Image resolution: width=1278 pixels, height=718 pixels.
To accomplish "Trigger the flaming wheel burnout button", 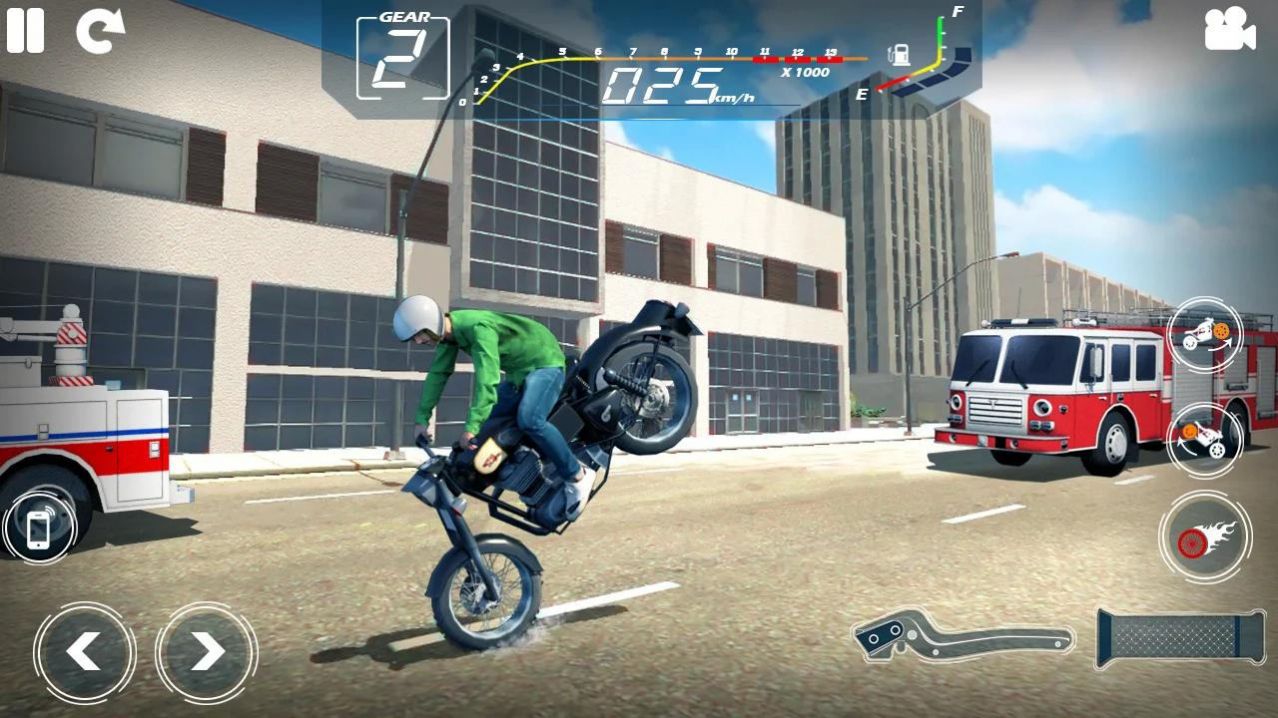I will coord(1205,538).
